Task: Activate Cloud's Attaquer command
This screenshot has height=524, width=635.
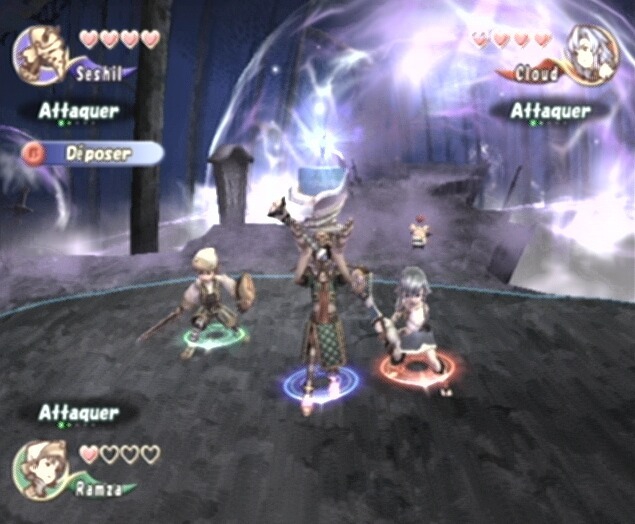Action: [550, 111]
